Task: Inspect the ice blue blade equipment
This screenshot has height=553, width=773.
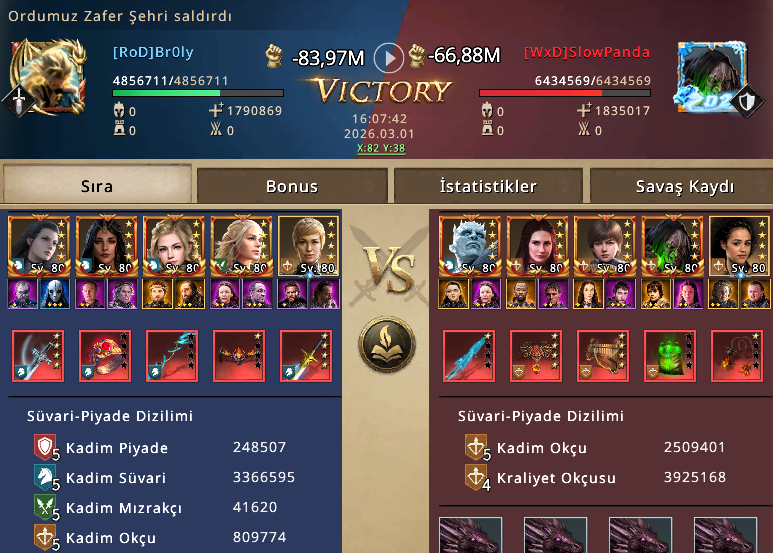Action: pyautogui.click(x=467, y=357)
